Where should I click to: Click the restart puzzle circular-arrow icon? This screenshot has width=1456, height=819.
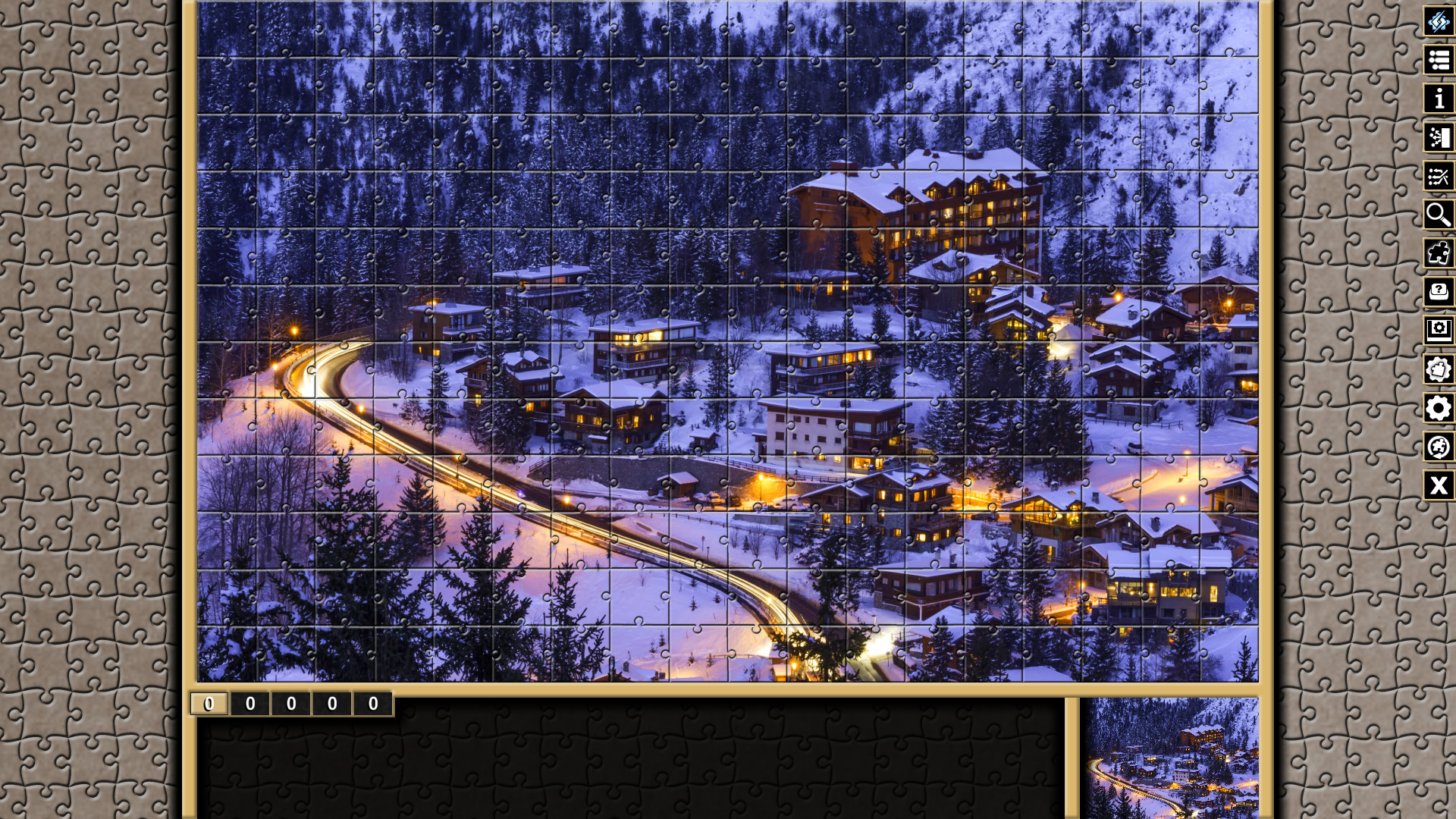(x=1439, y=447)
